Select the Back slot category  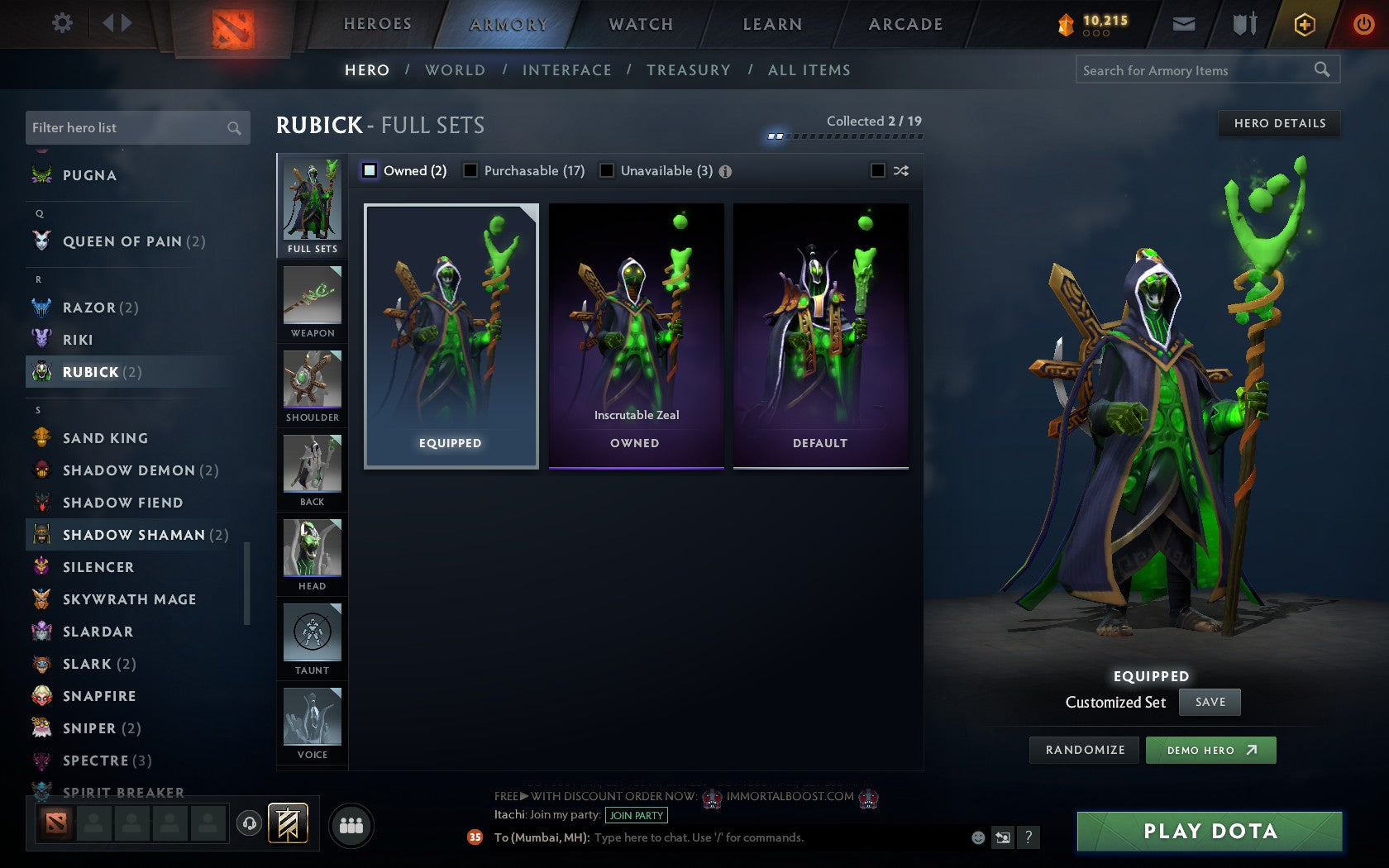(312, 470)
